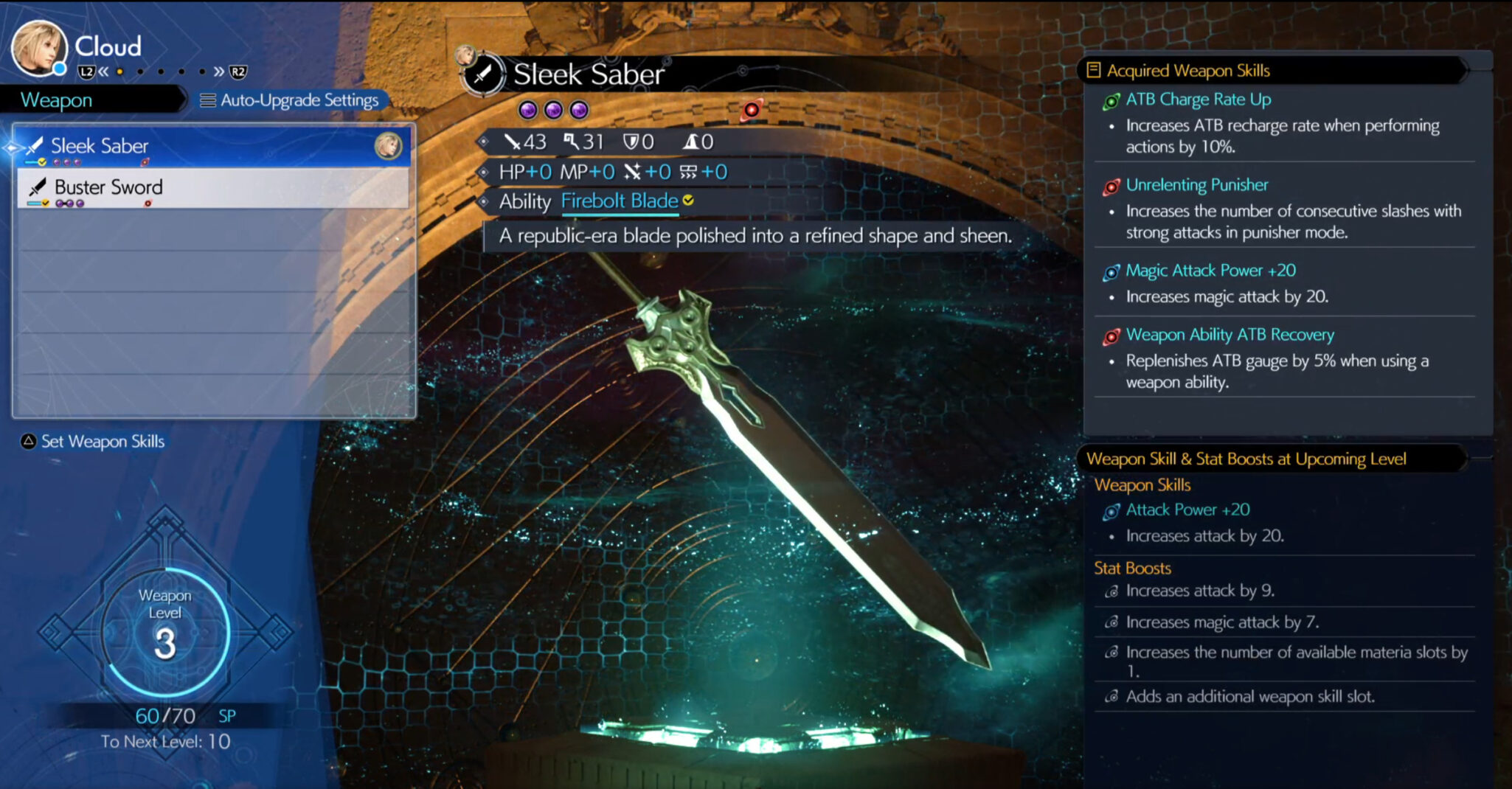
Task: Select the Unrelenting Punisher skill
Action: point(1196,185)
